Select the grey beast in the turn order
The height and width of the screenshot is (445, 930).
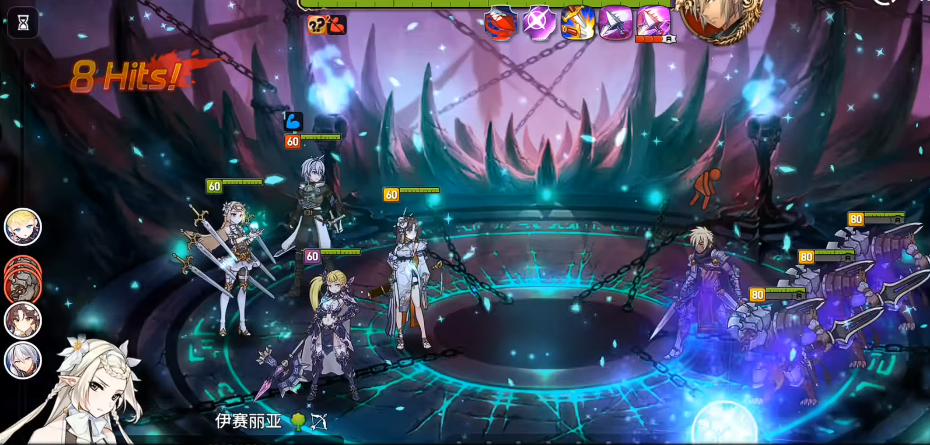[22, 279]
